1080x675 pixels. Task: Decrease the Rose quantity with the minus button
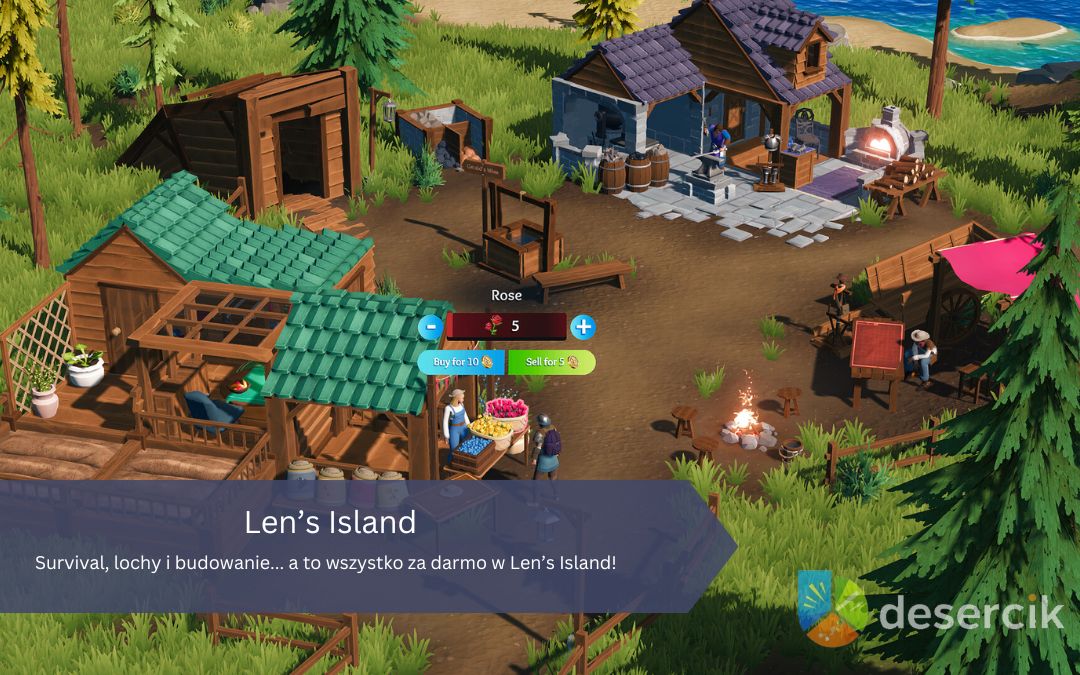pos(430,326)
